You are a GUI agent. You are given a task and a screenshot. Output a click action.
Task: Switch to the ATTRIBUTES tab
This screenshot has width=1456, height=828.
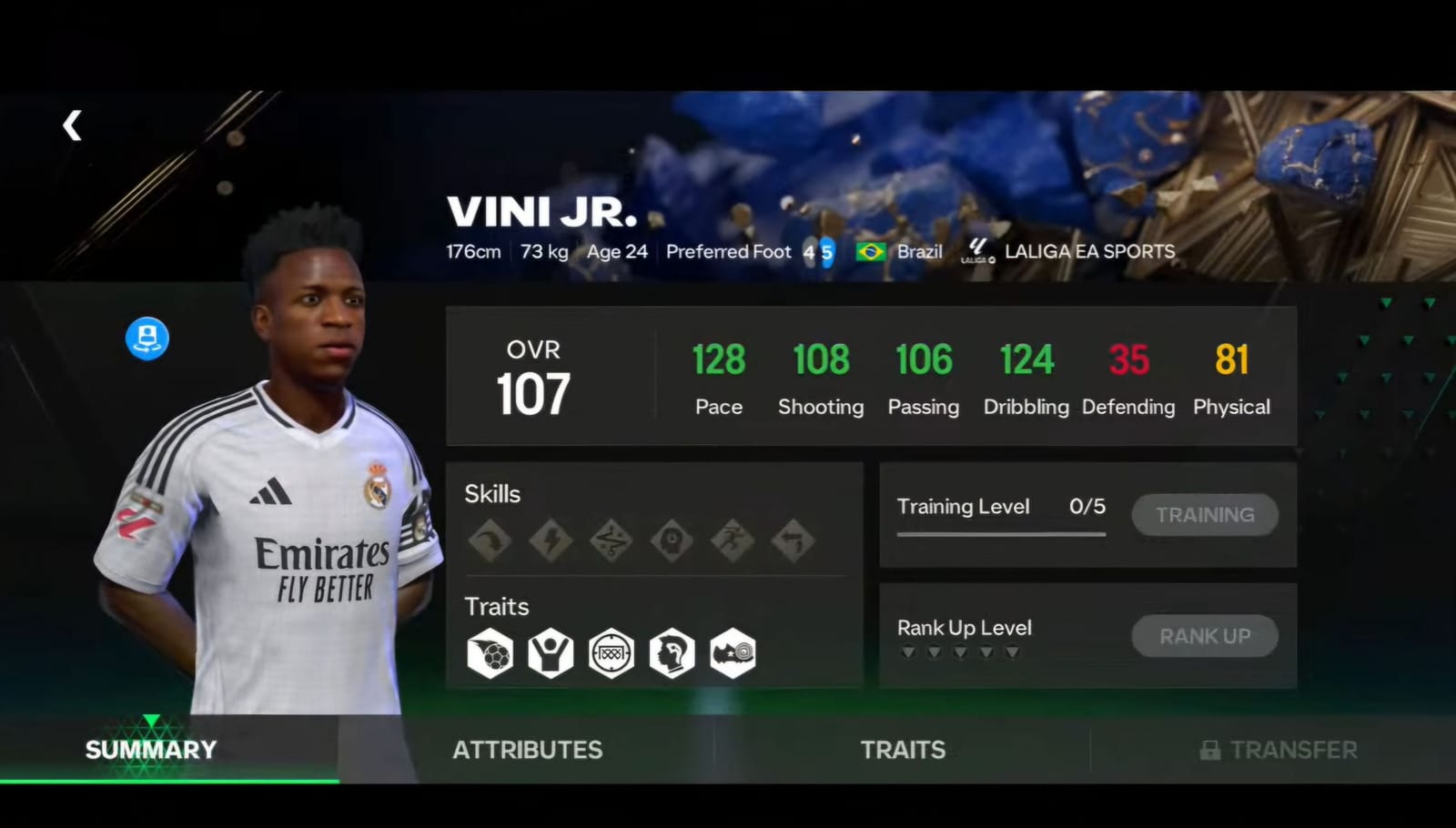pos(527,750)
